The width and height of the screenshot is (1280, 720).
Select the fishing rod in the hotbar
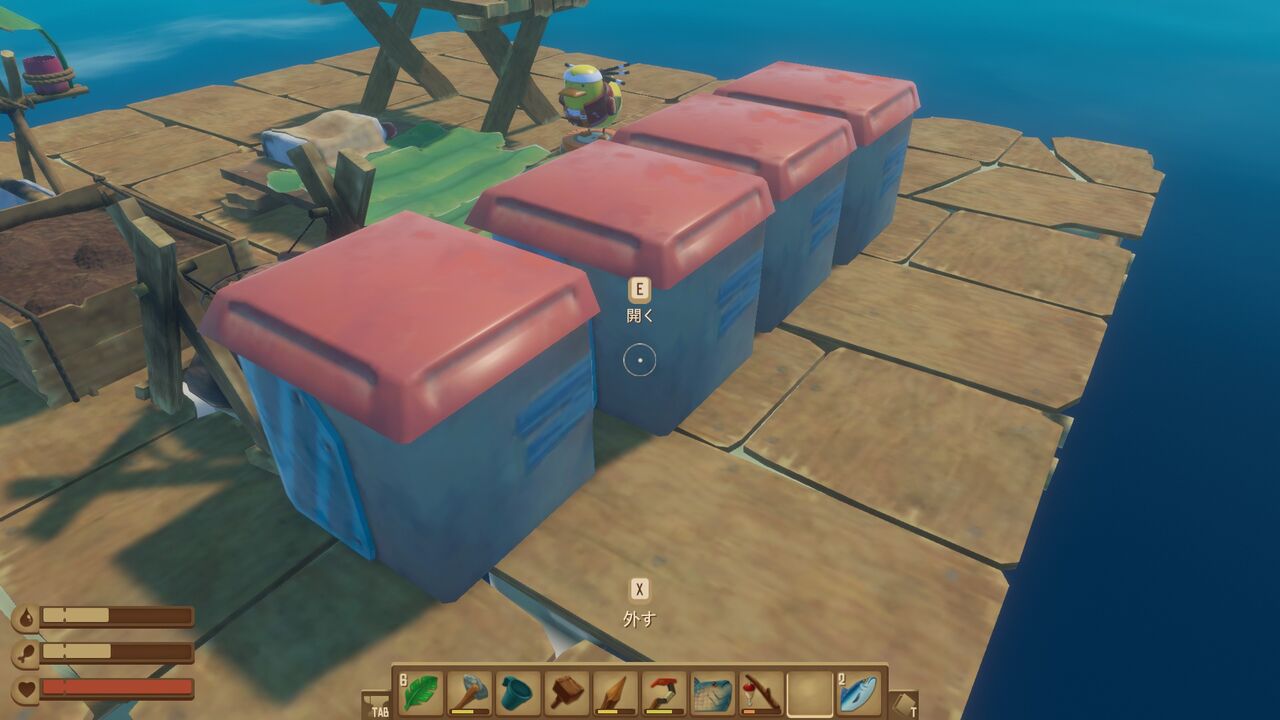757,688
